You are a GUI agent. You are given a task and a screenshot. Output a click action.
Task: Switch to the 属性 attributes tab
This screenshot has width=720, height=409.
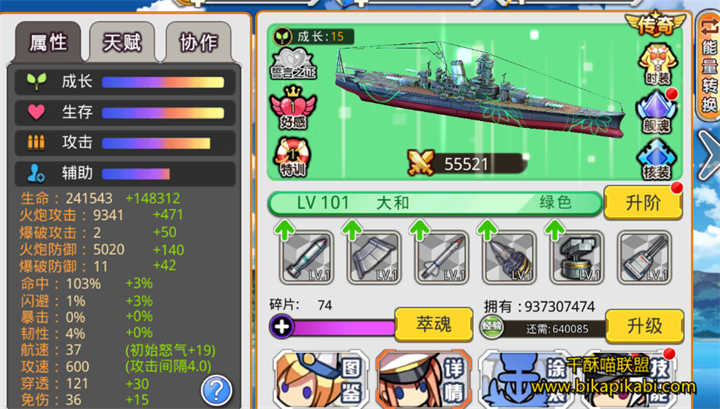click(x=46, y=42)
